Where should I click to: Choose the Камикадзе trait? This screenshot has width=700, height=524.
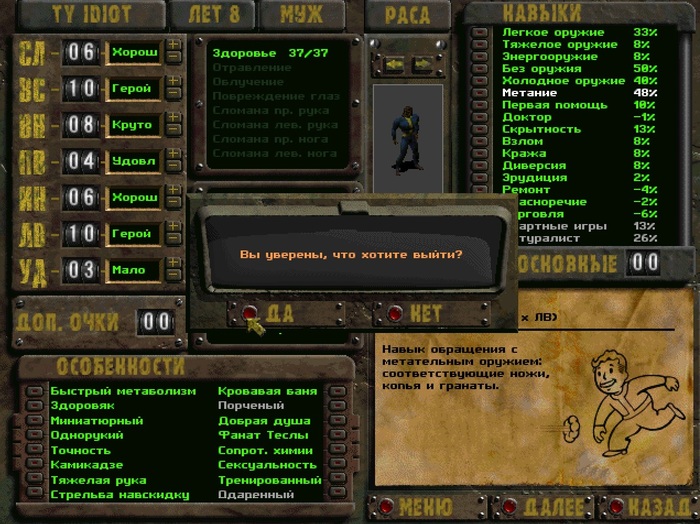(86, 465)
